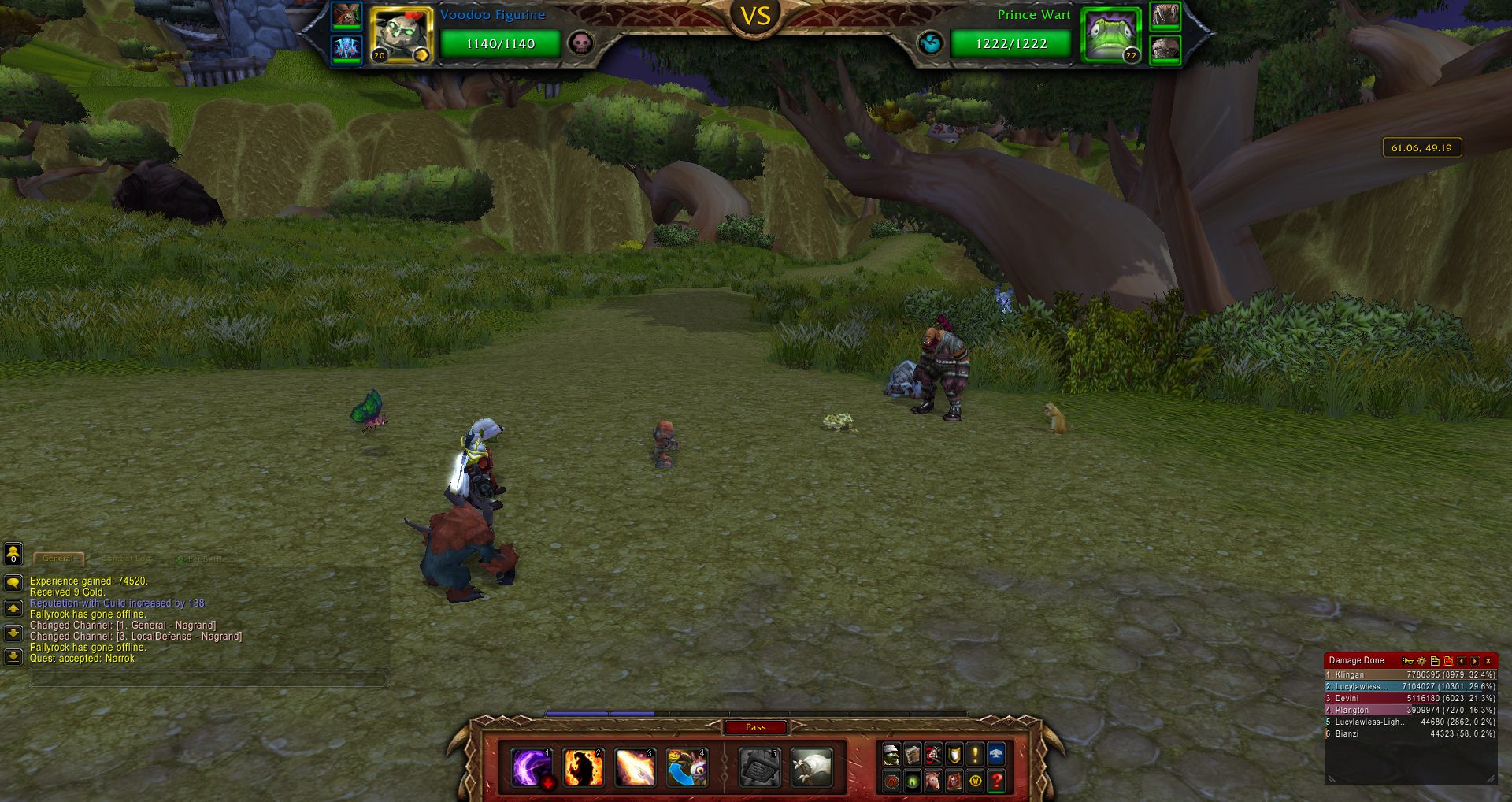Open the Damage Done meter gear settings

pyautogui.click(x=1421, y=661)
